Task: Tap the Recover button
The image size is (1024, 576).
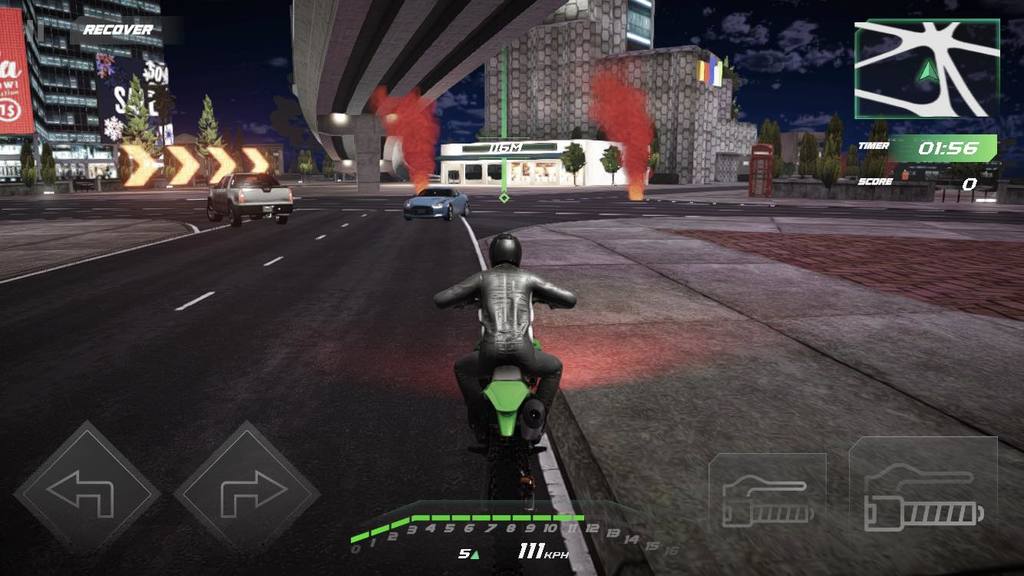Action: point(118,30)
